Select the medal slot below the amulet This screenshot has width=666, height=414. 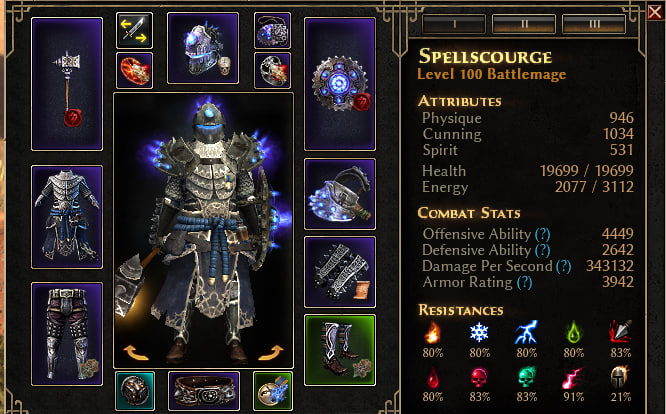pyautogui.click(x=272, y=71)
